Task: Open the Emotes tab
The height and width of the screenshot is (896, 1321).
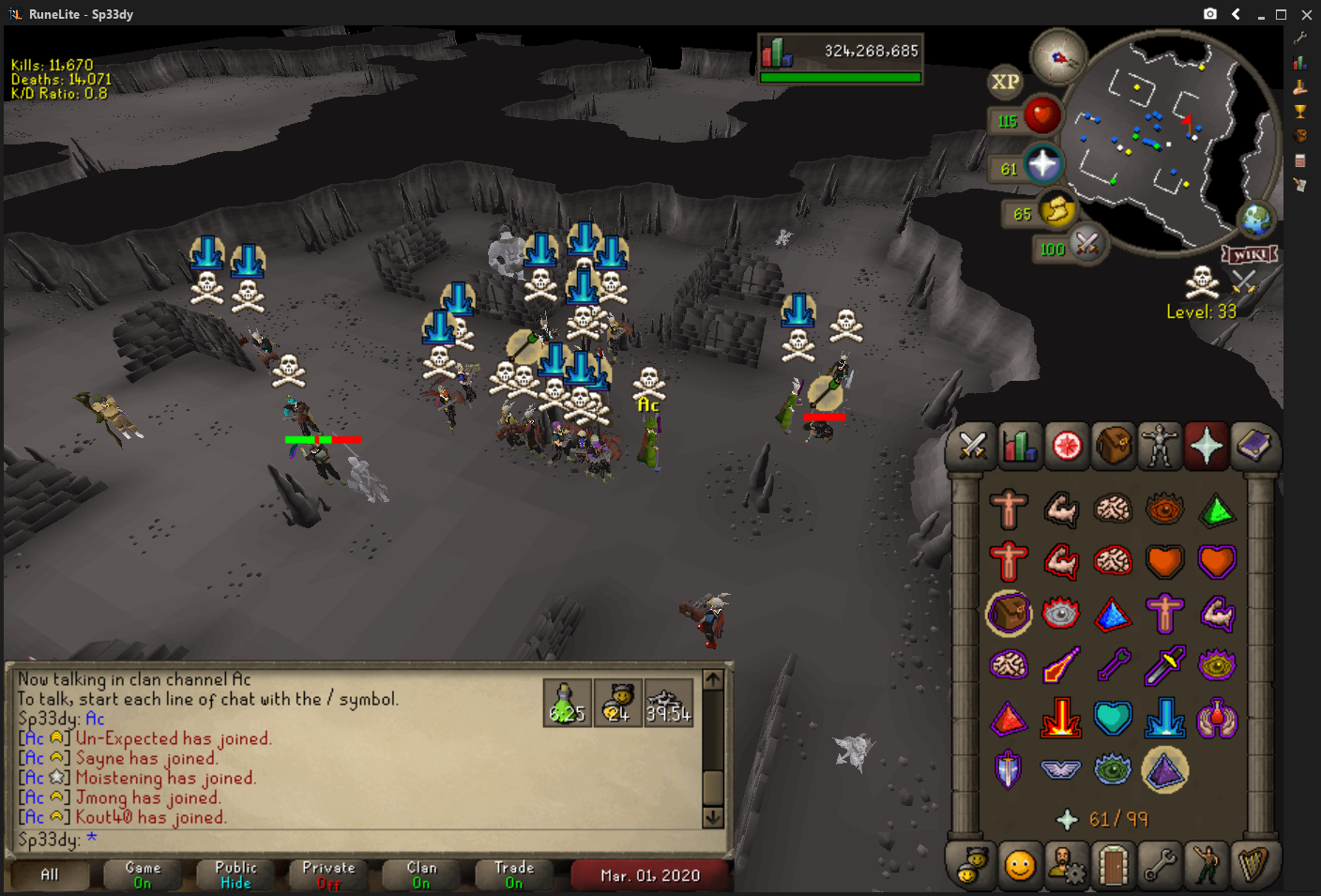Action: [1207, 865]
